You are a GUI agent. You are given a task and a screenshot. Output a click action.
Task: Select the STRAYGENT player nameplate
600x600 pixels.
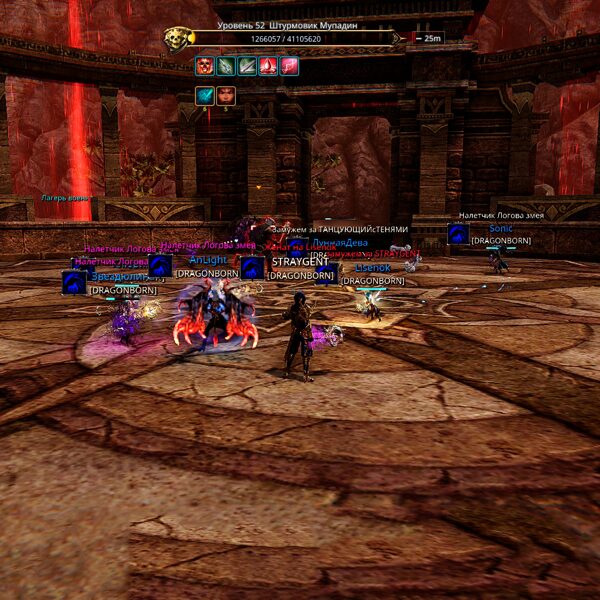pos(299,263)
